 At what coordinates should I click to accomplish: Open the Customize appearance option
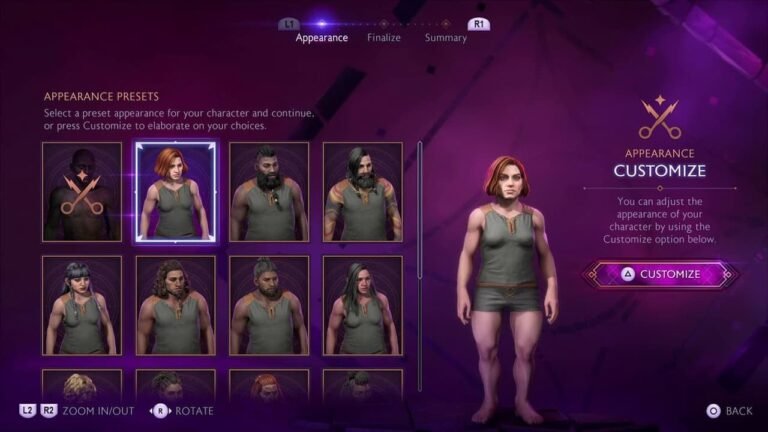tap(660, 275)
